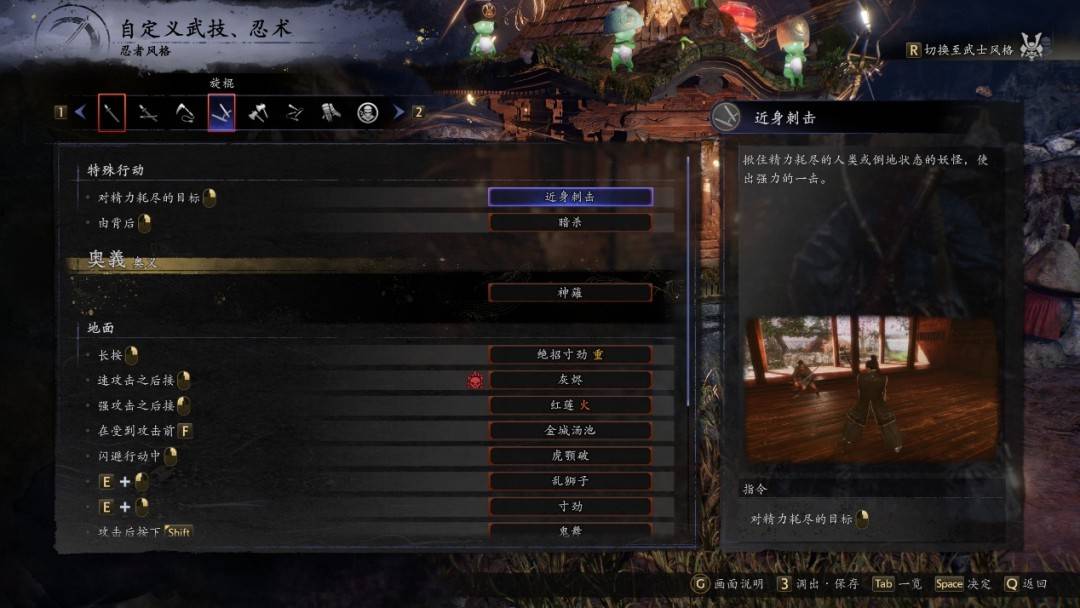This screenshot has width=1080, height=608.
Task: Click the right arrow of the weapon tabs
Action: (399, 113)
